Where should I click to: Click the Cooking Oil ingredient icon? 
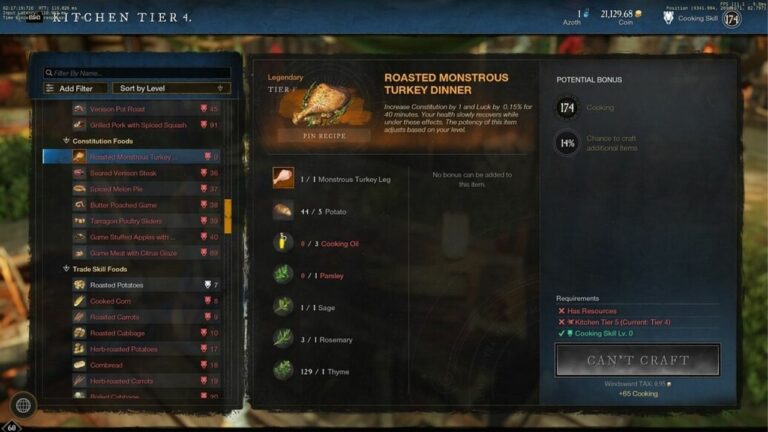tap(283, 243)
